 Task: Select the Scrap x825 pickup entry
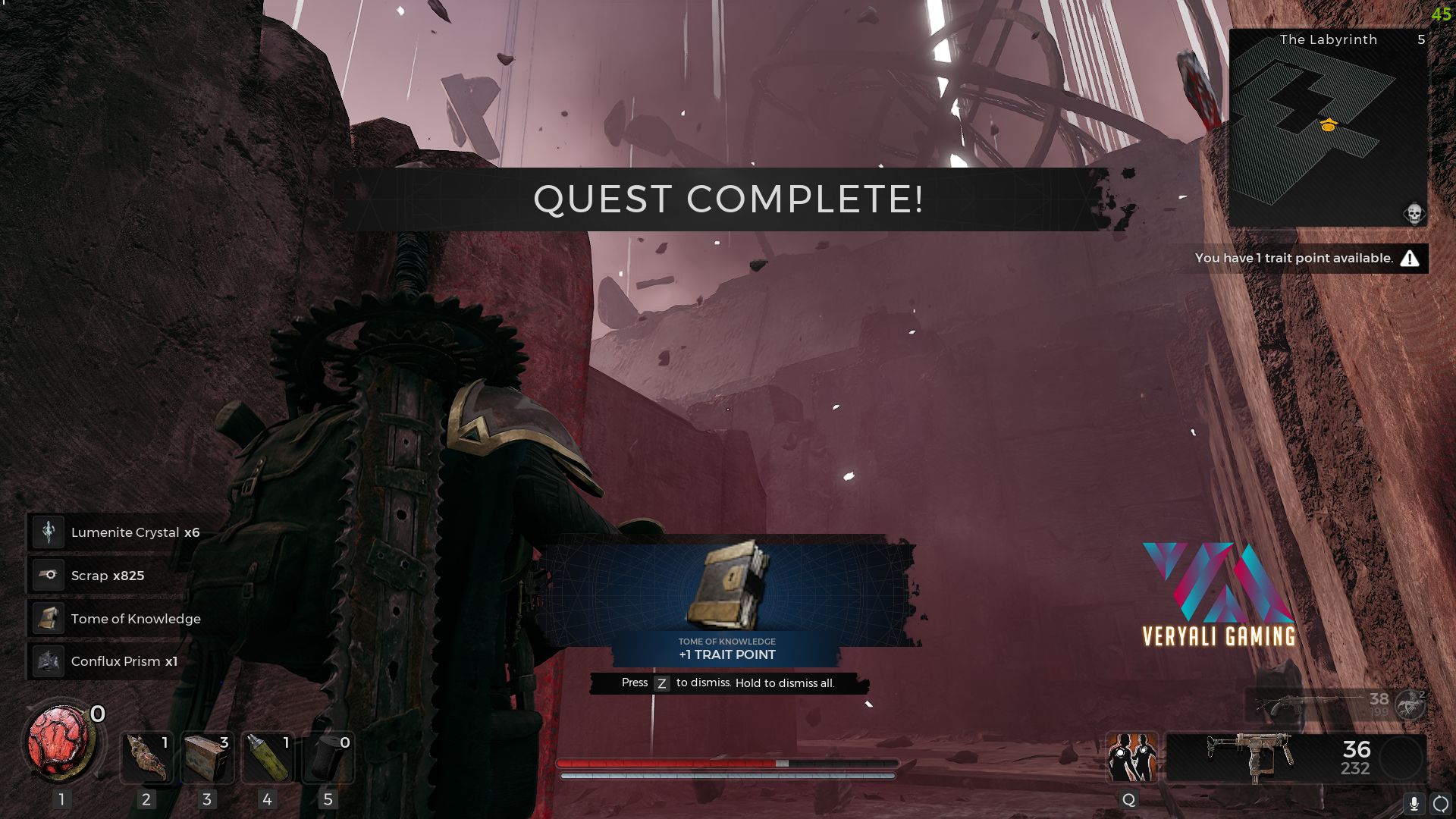(106, 576)
